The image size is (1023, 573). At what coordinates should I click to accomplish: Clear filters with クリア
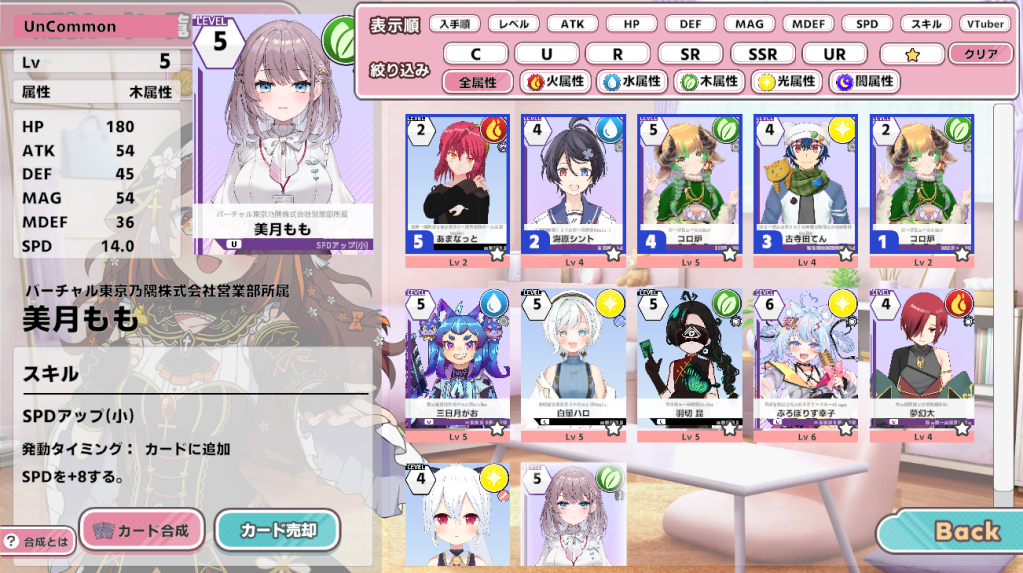[980, 53]
